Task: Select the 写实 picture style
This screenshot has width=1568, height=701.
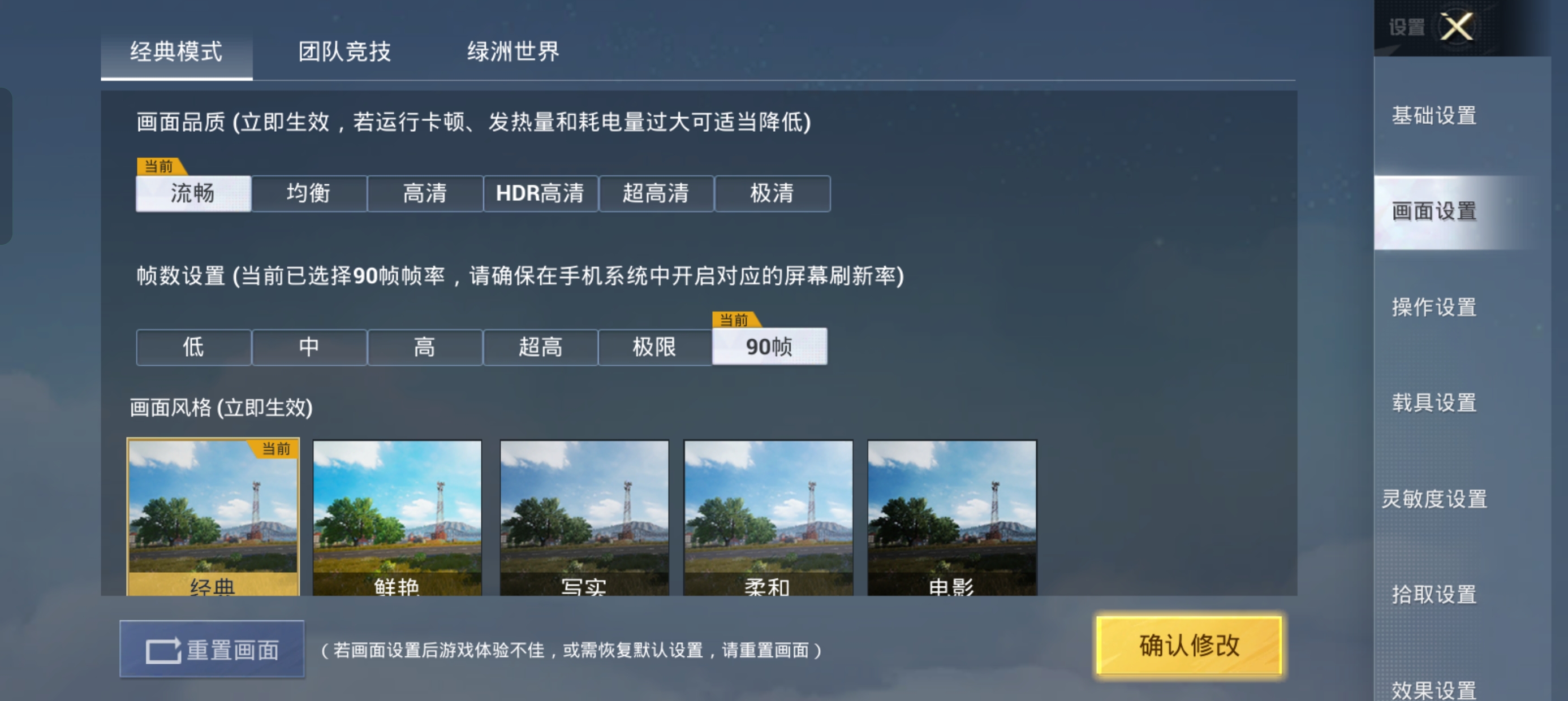Action: (x=583, y=517)
